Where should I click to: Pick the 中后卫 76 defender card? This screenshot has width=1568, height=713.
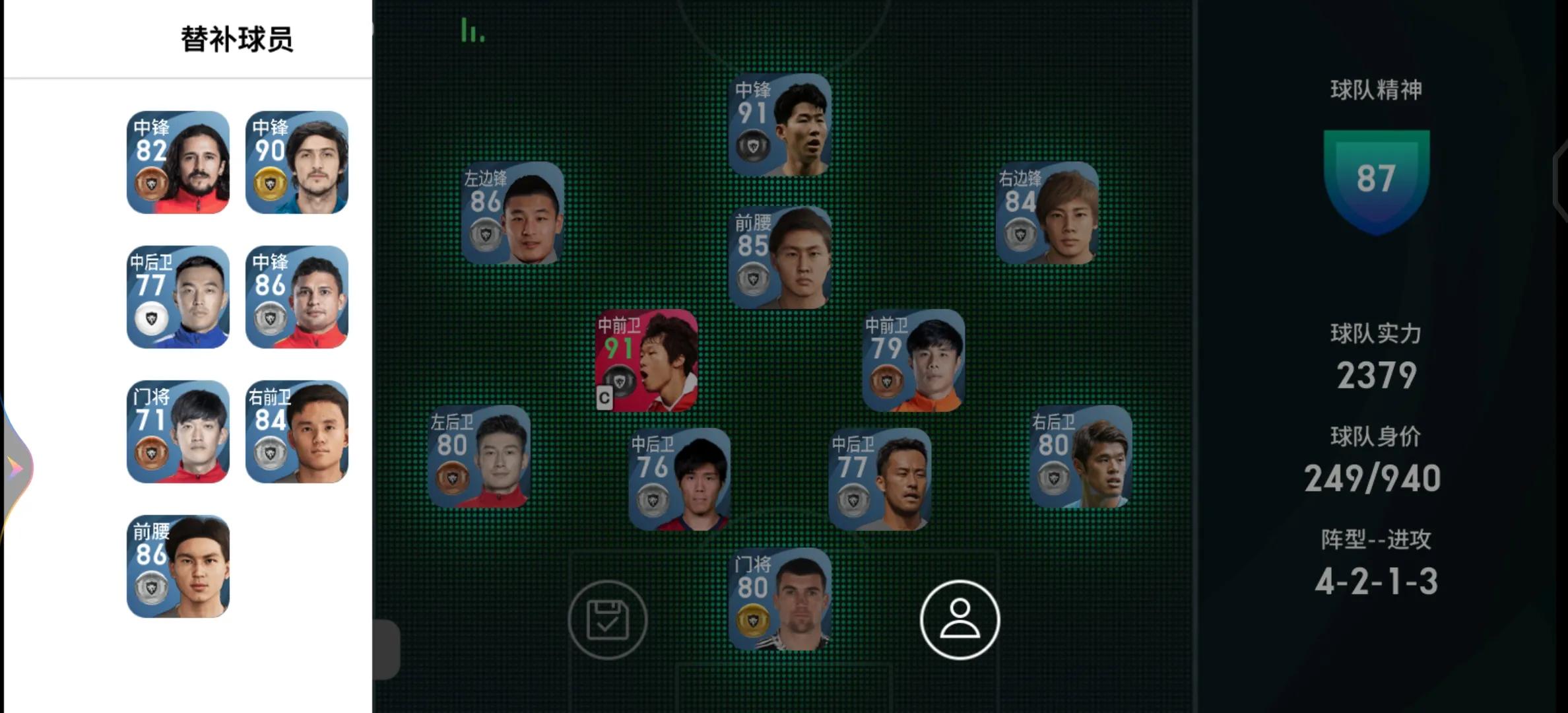pos(679,479)
